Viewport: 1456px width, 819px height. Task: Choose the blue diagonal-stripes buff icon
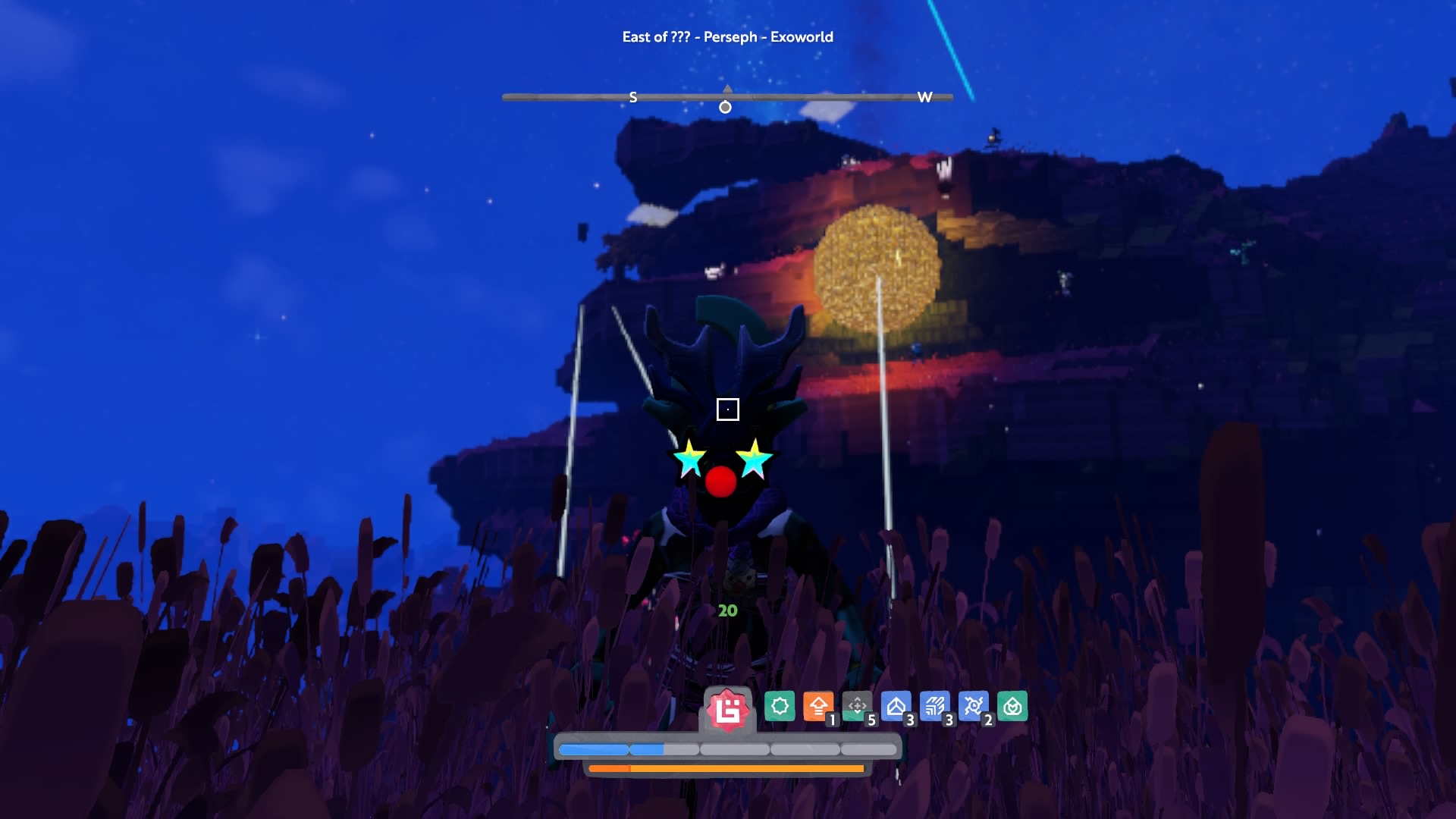(x=934, y=707)
